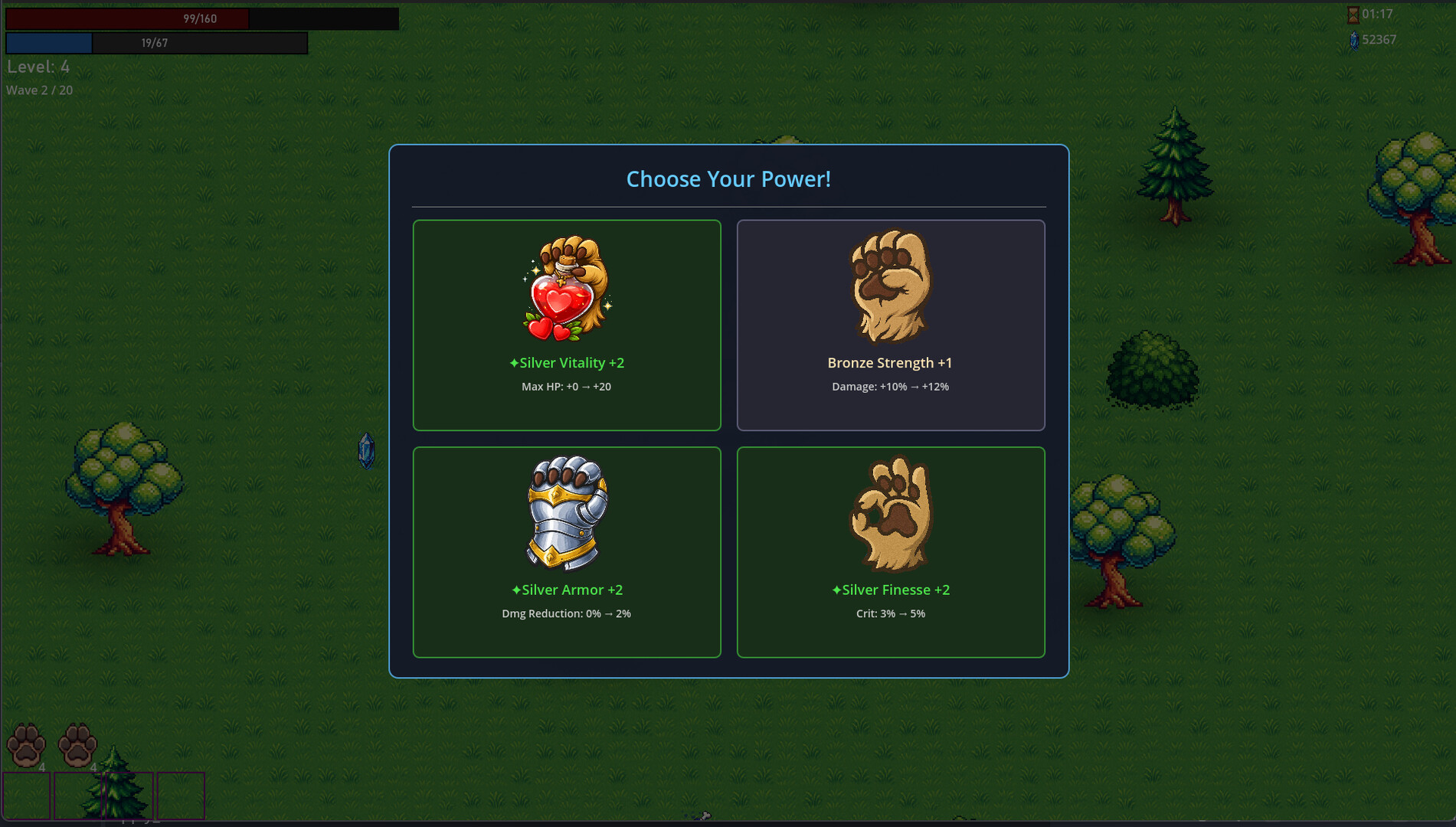Click the bronze fist Strength icon

(x=891, y=287)
